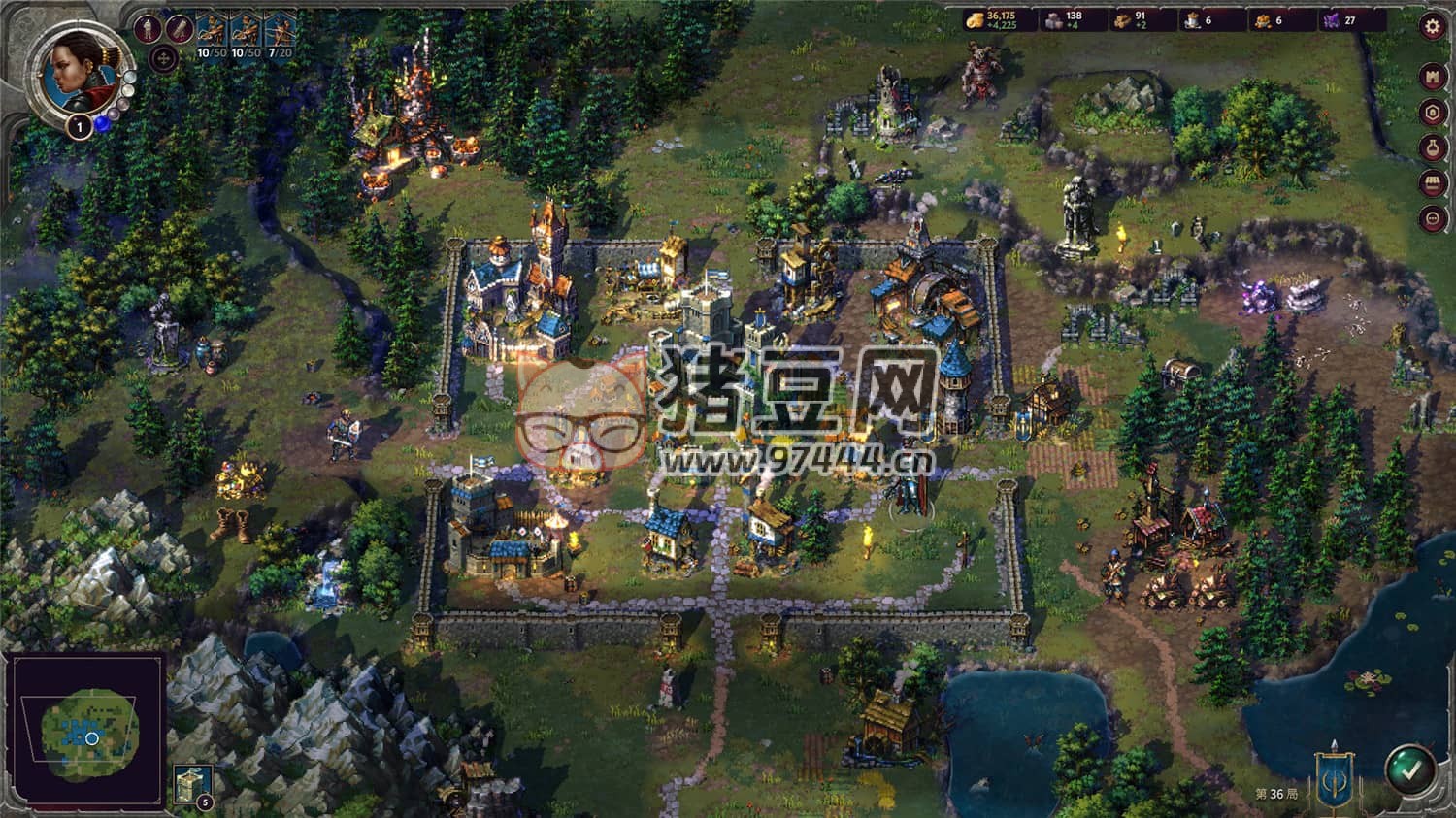Viewport: 1456px width, 818px height.
Task: Click the gold coins resource icon showing 36,175
Action: pos(974,19)
